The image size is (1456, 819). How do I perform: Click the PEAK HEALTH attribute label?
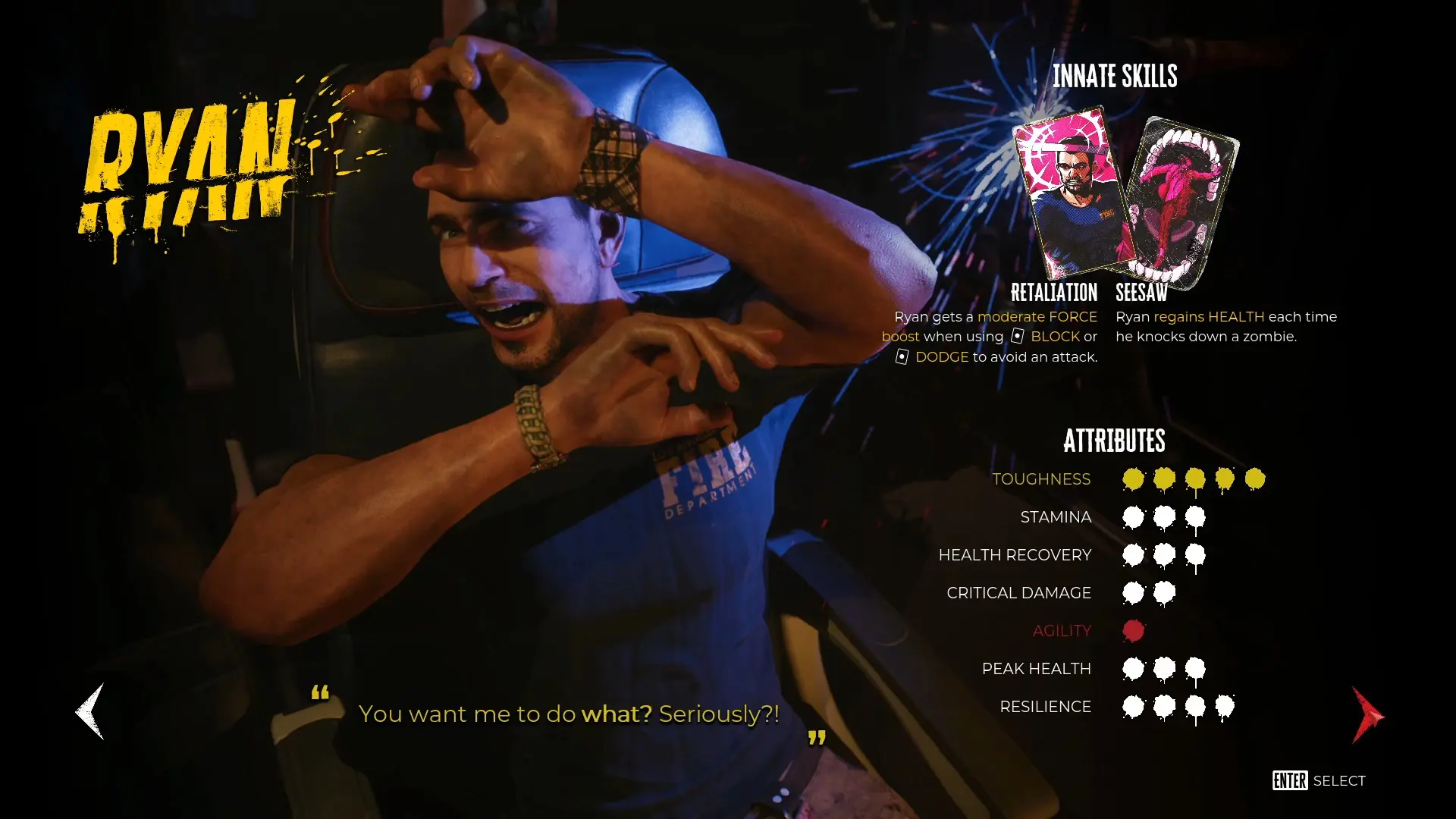[1037, 668]
